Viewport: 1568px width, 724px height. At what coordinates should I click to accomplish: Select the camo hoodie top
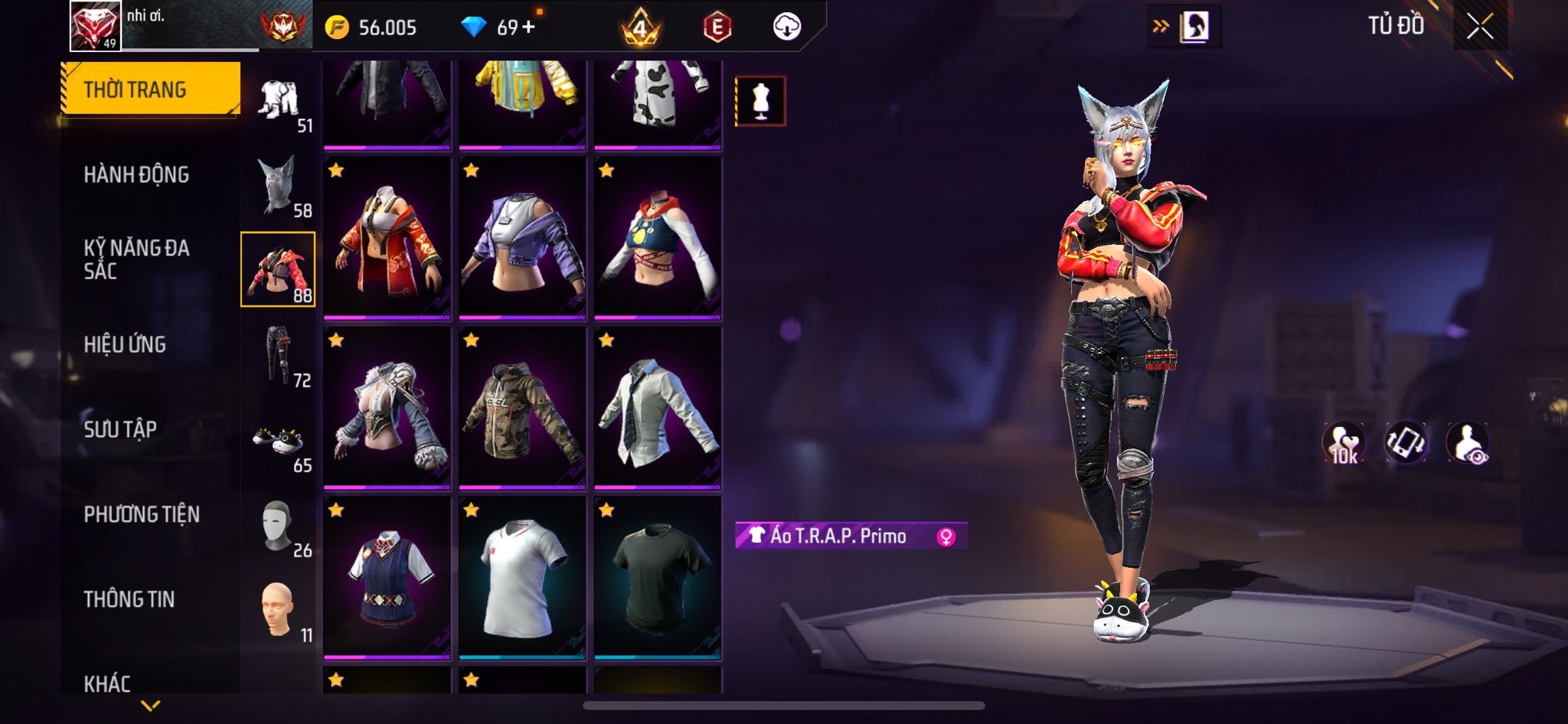(x=522, y=407)
